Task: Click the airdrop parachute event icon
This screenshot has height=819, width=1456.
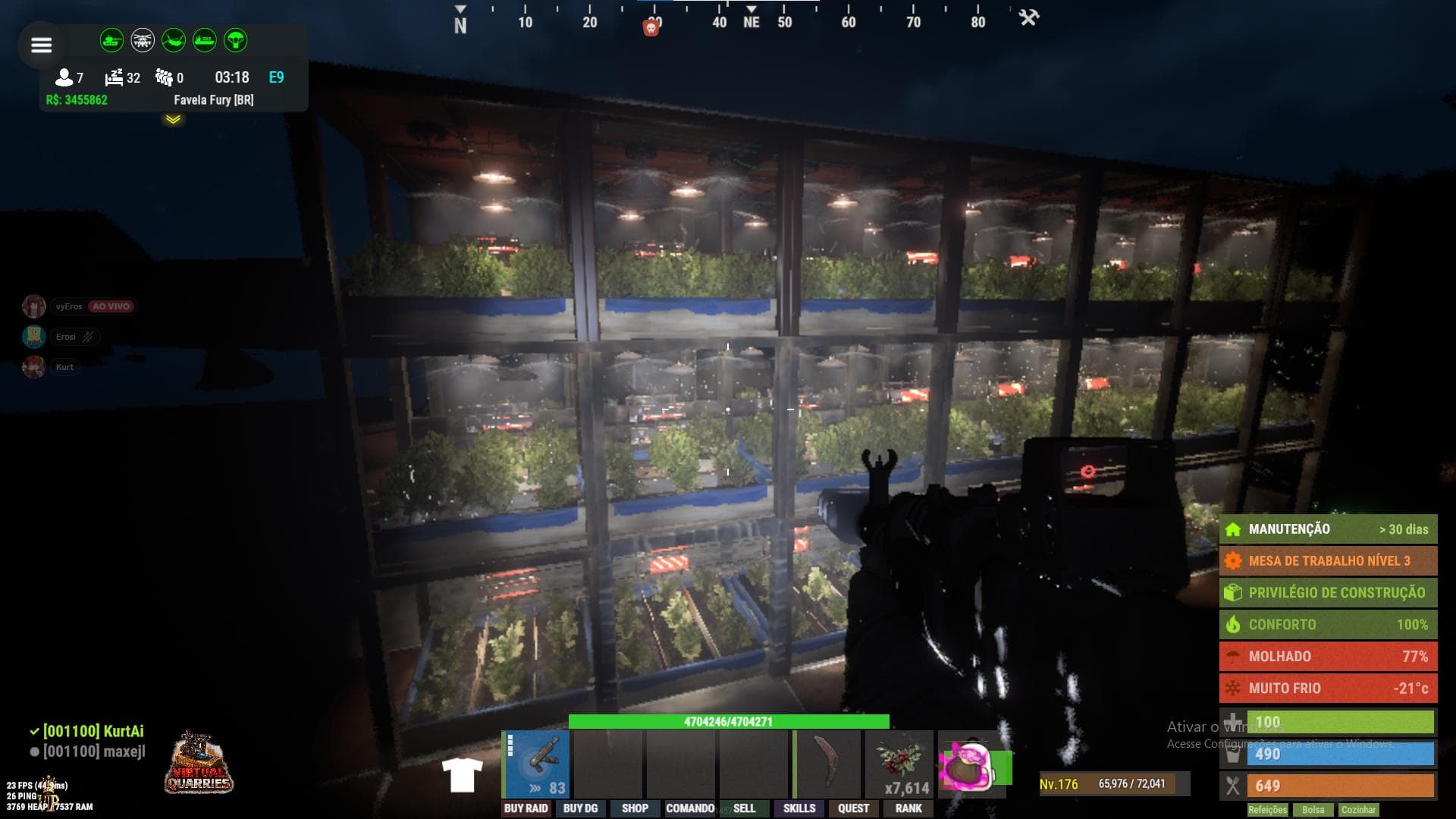Action: click(x=237, y=39)
